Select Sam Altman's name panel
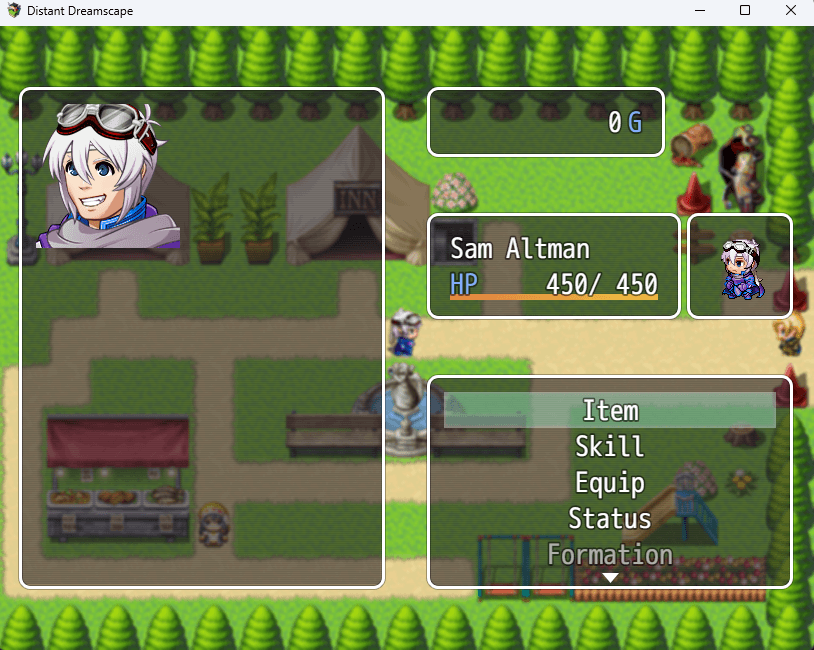 tap(554, 266)
